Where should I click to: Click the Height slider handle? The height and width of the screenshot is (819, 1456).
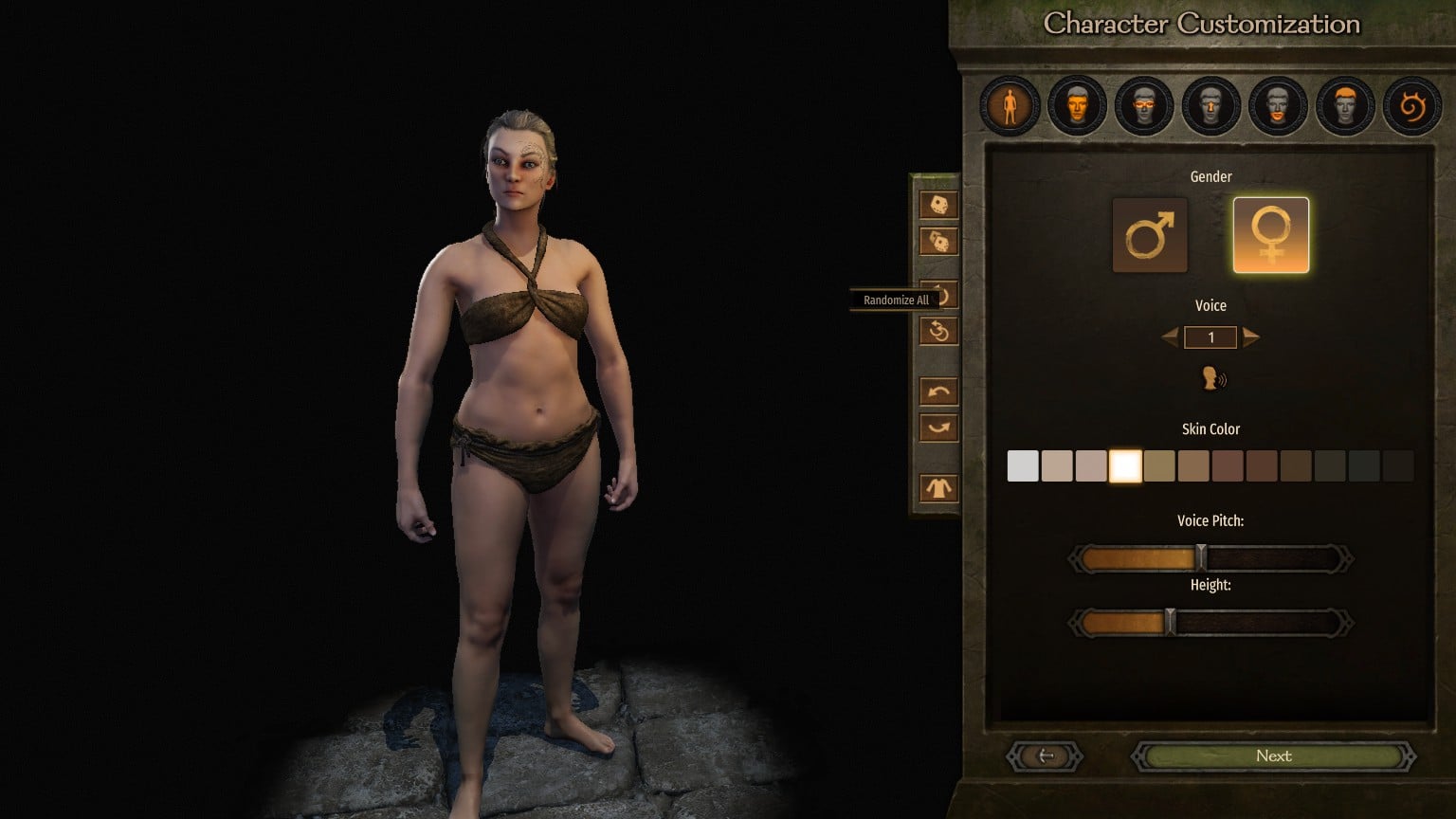(1171, 622)
